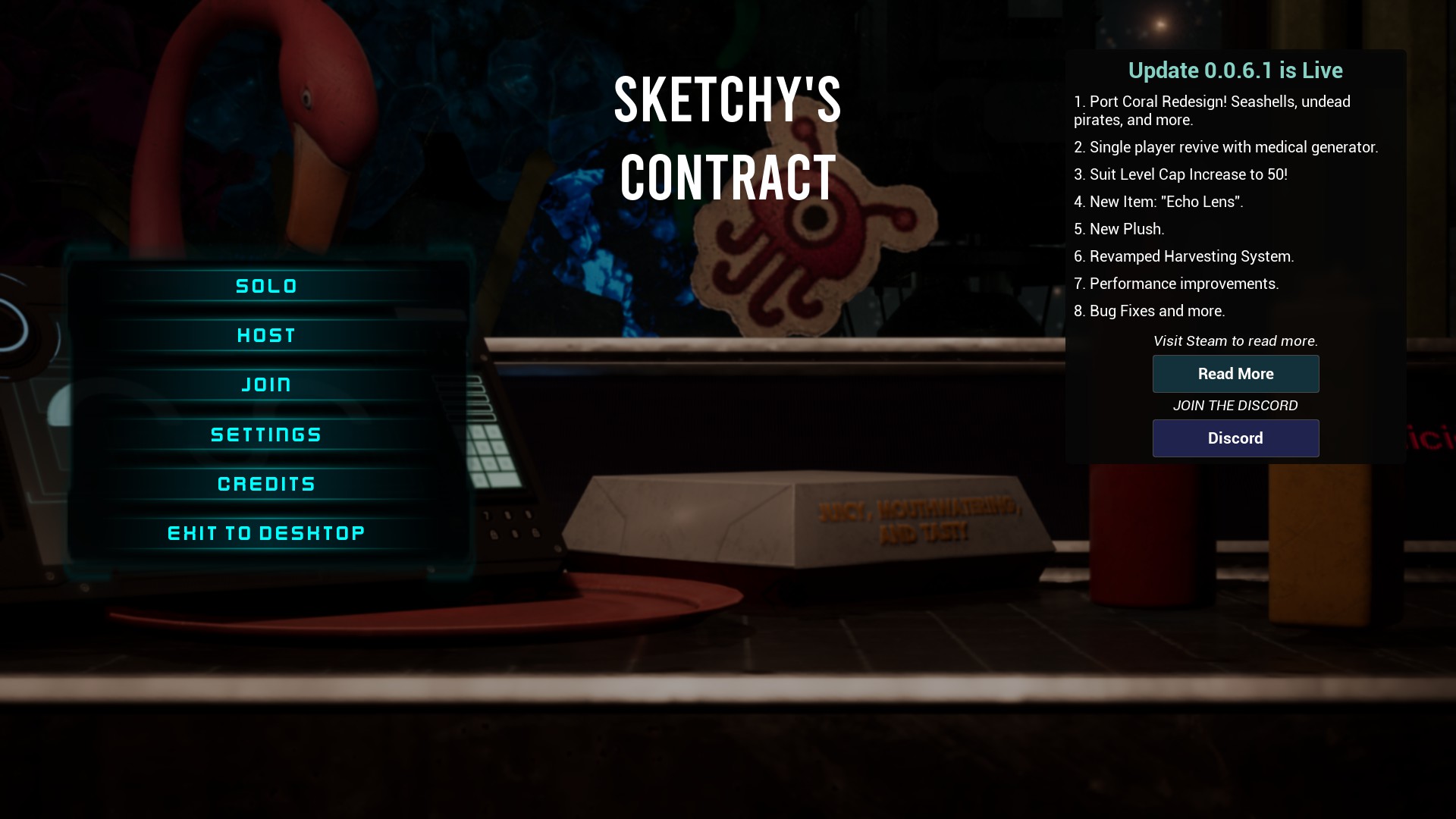Open the Settings menu option
The image size is (1456, 819).
click(265, 434)
